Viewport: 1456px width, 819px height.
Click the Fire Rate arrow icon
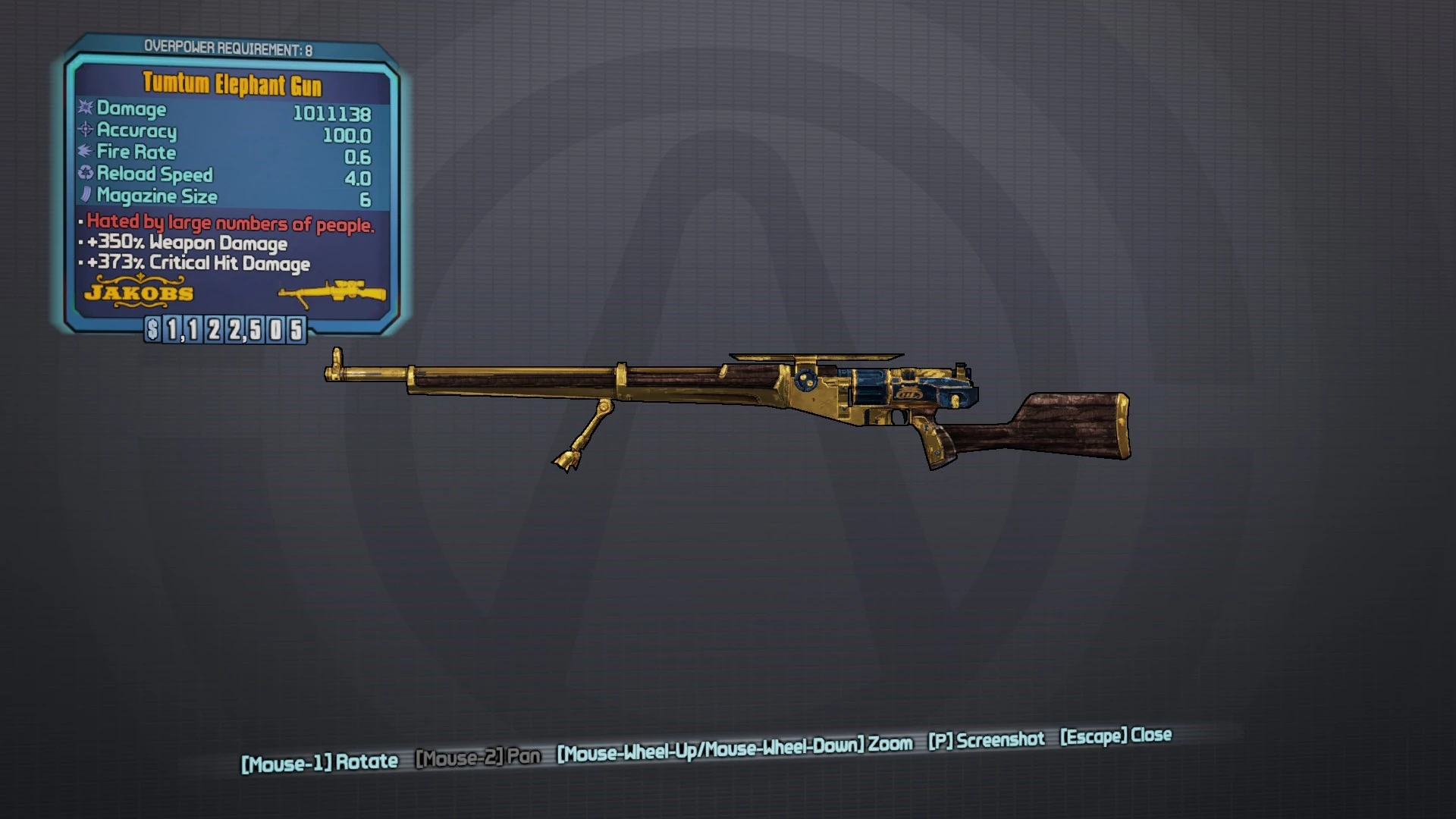click(83, 152)
